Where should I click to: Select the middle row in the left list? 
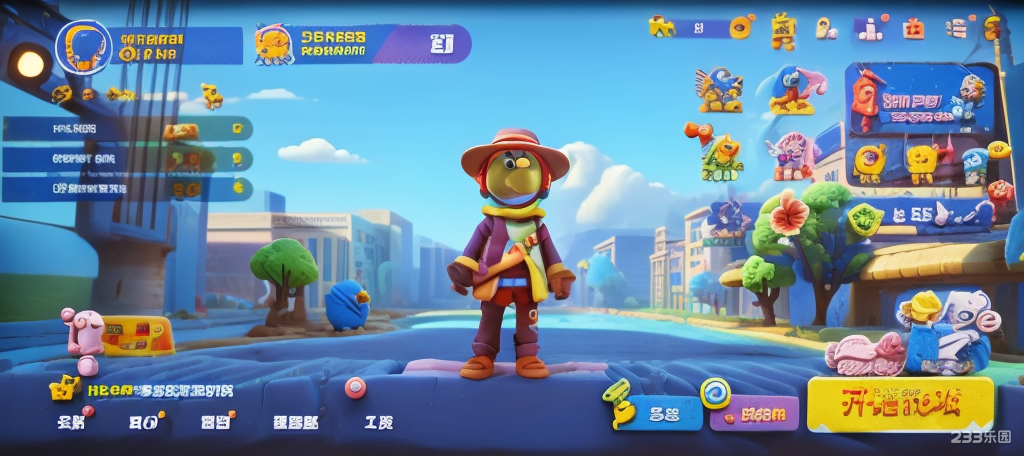coord(127,159)
